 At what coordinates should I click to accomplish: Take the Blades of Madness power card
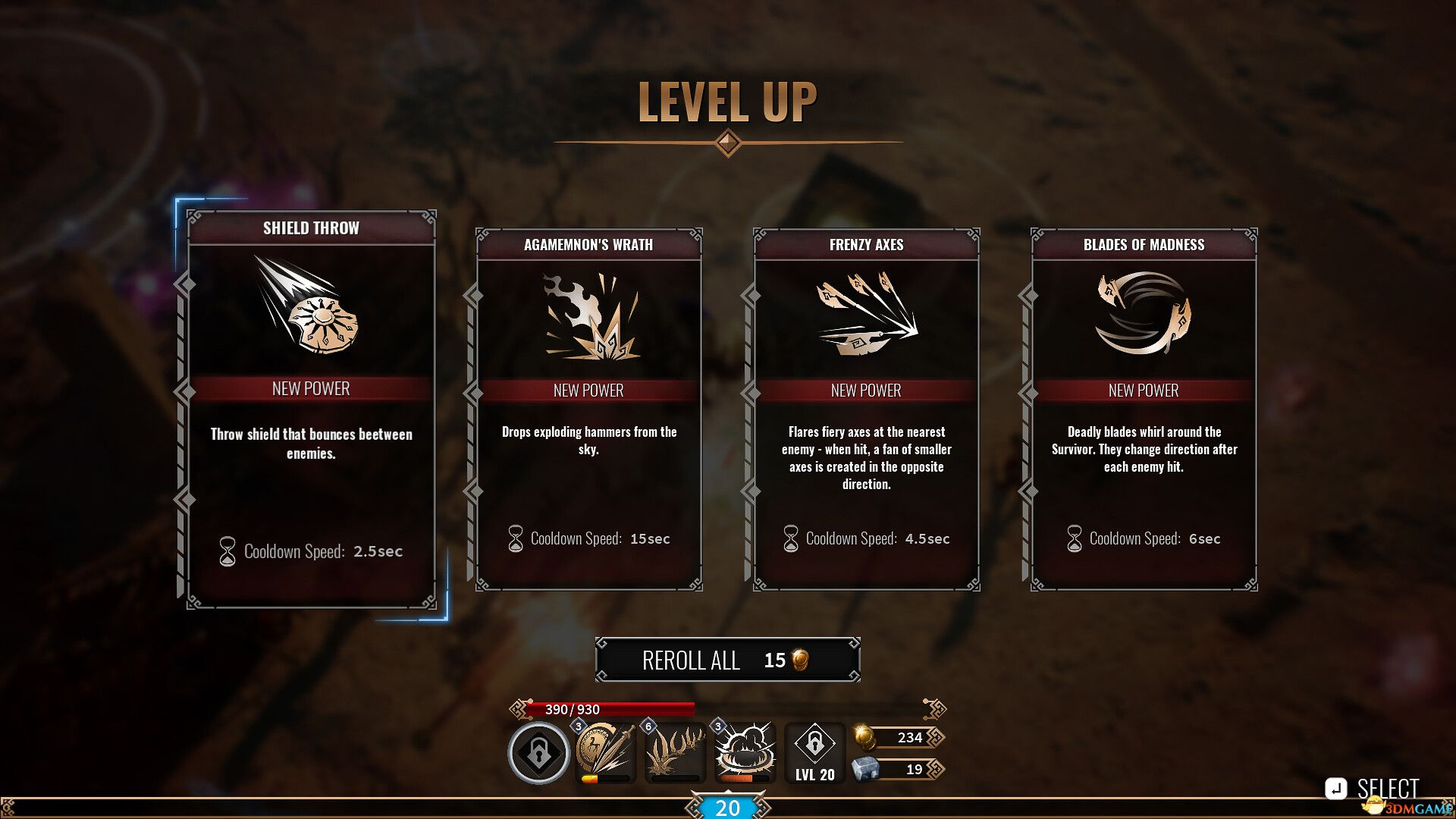pos(1144,409)
